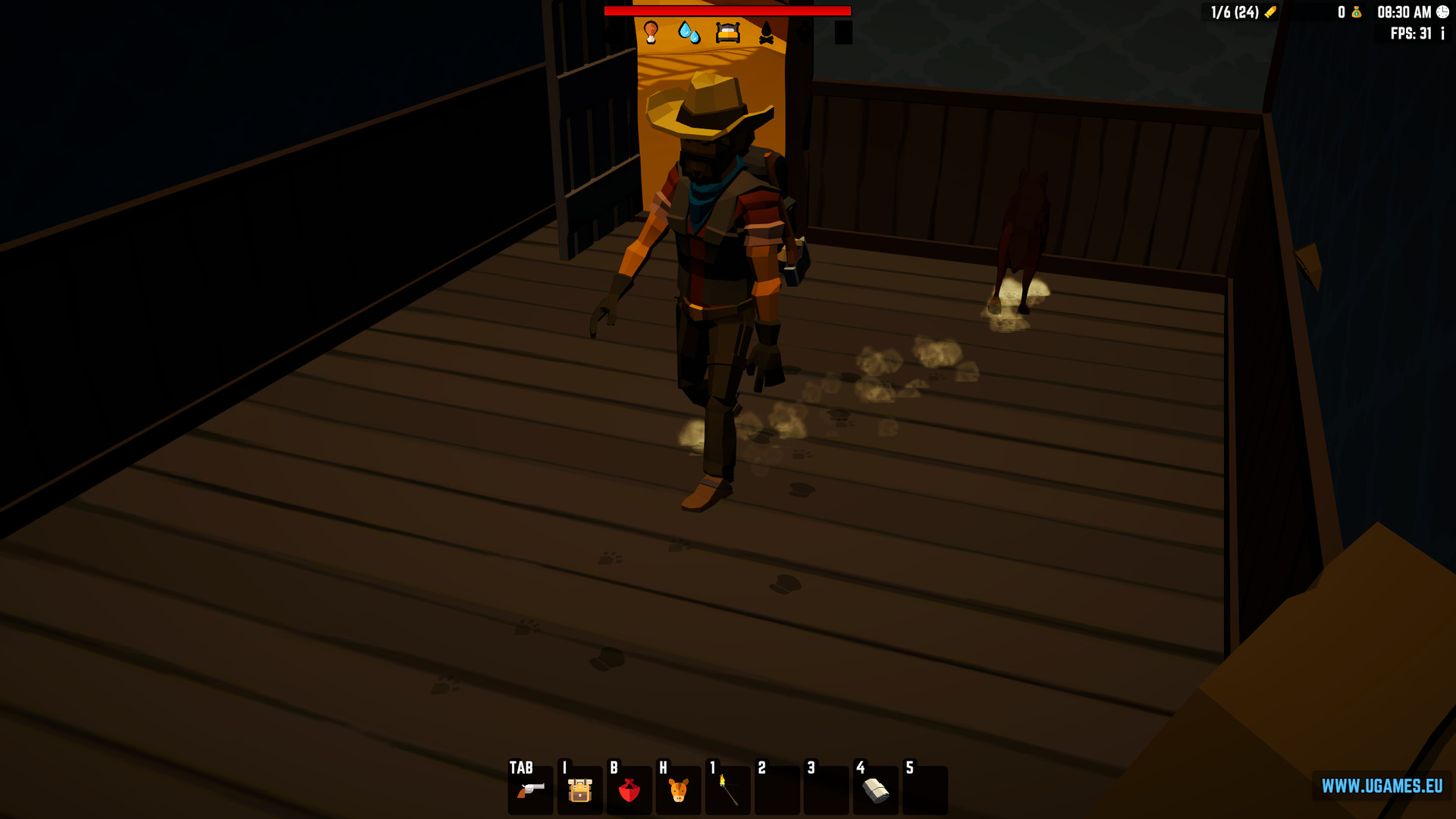Click the red health bar above the character

(x=727, y=11)
